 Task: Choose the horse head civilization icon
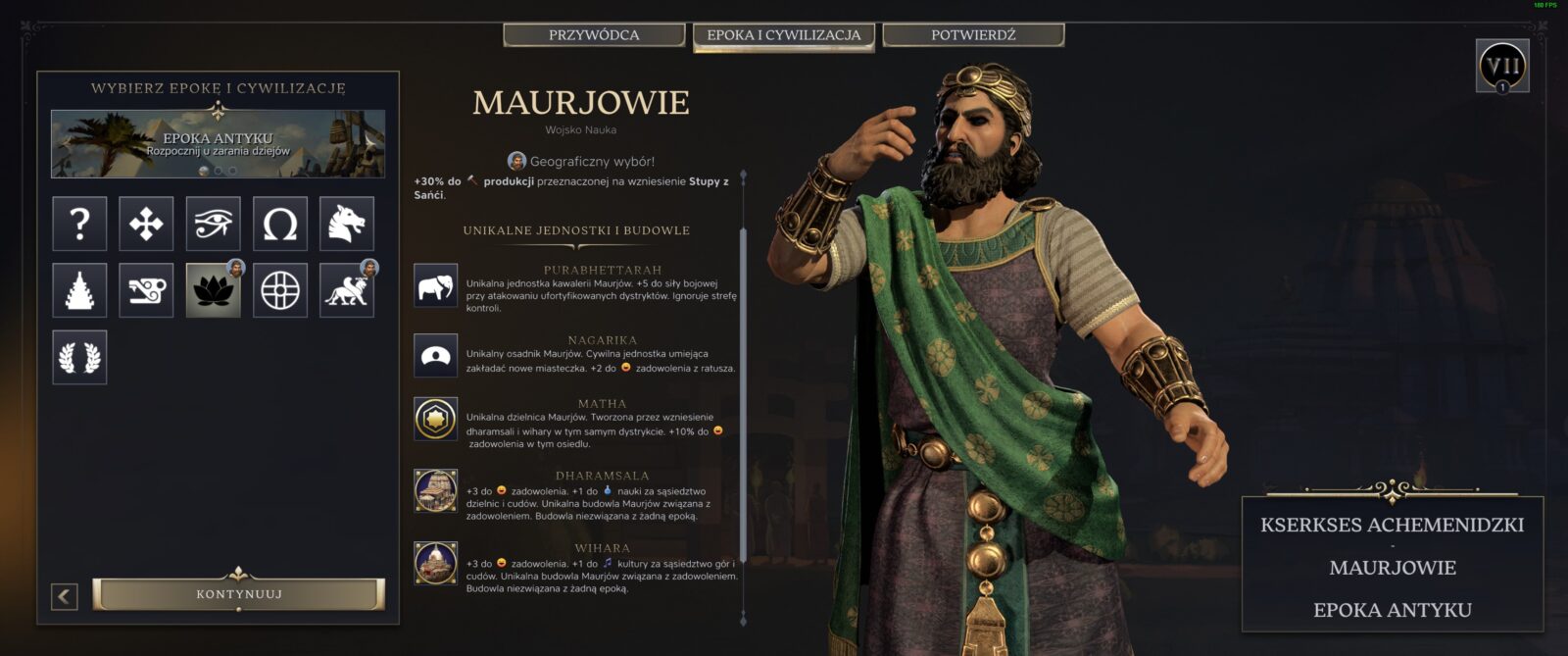(x=347, y=224)
